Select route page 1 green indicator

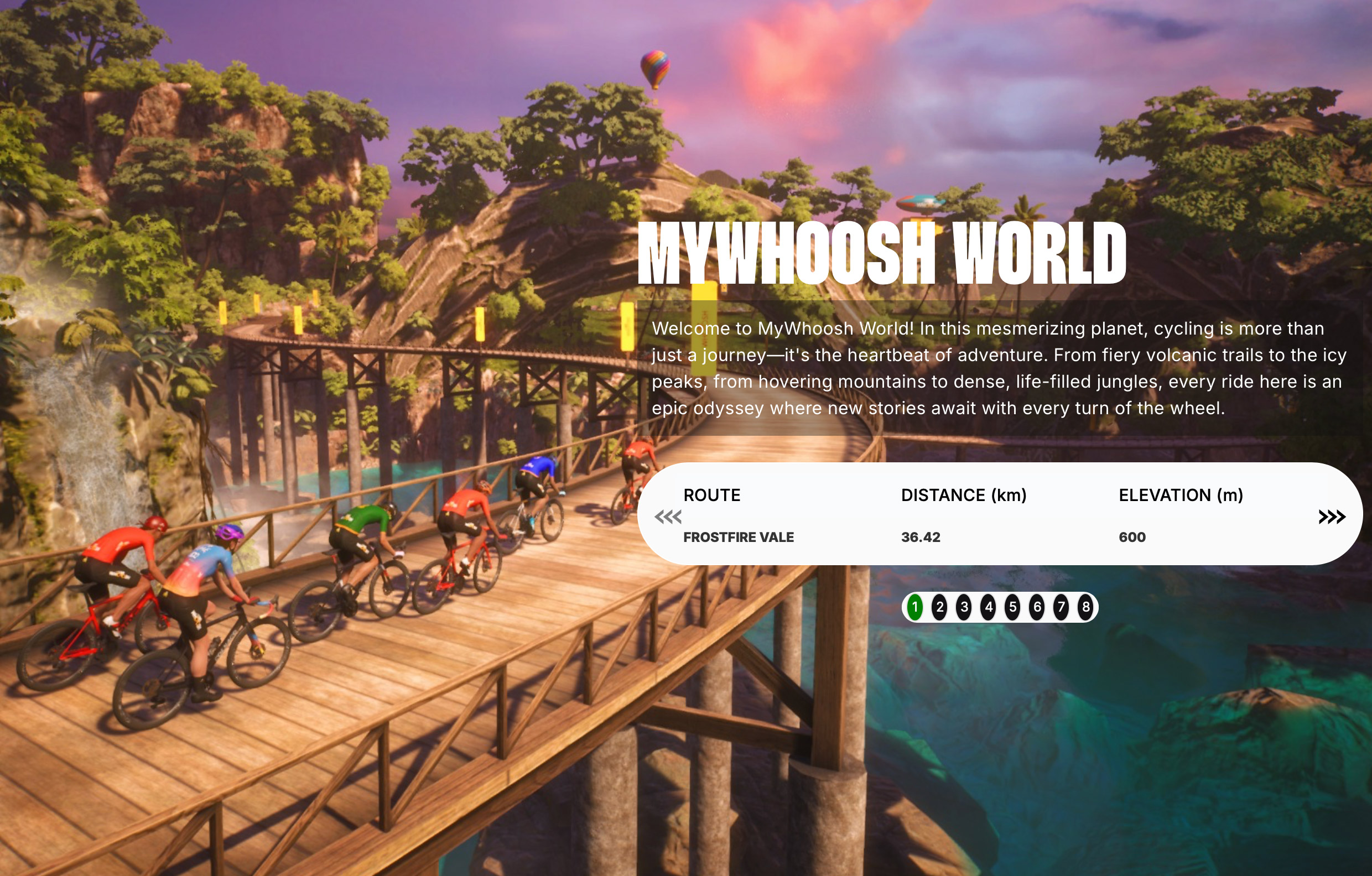coord(915,607)
